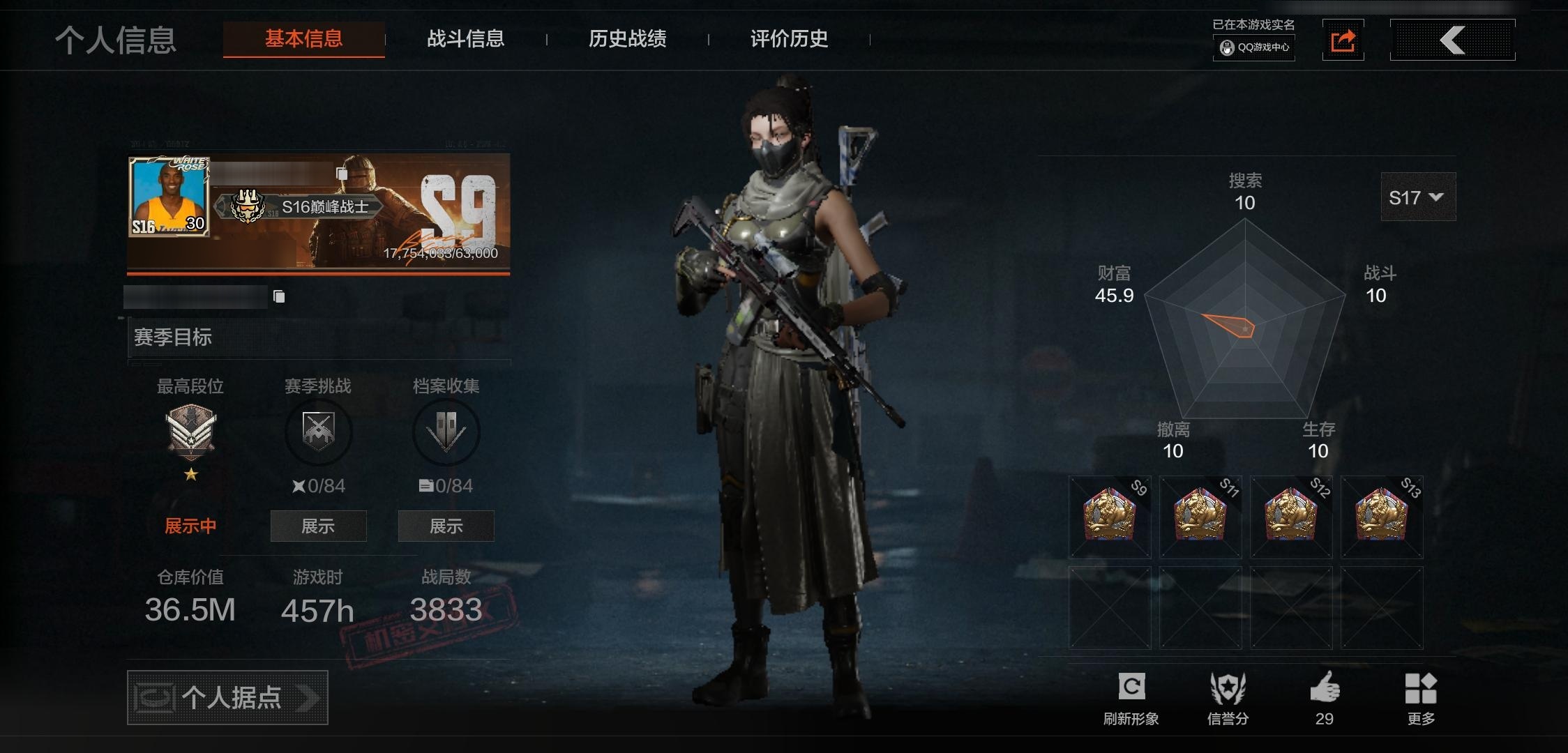The image size is (1568, 753).
Task: Click the 赛季挑战 challenge shield icon
Action: pos(318,432)
